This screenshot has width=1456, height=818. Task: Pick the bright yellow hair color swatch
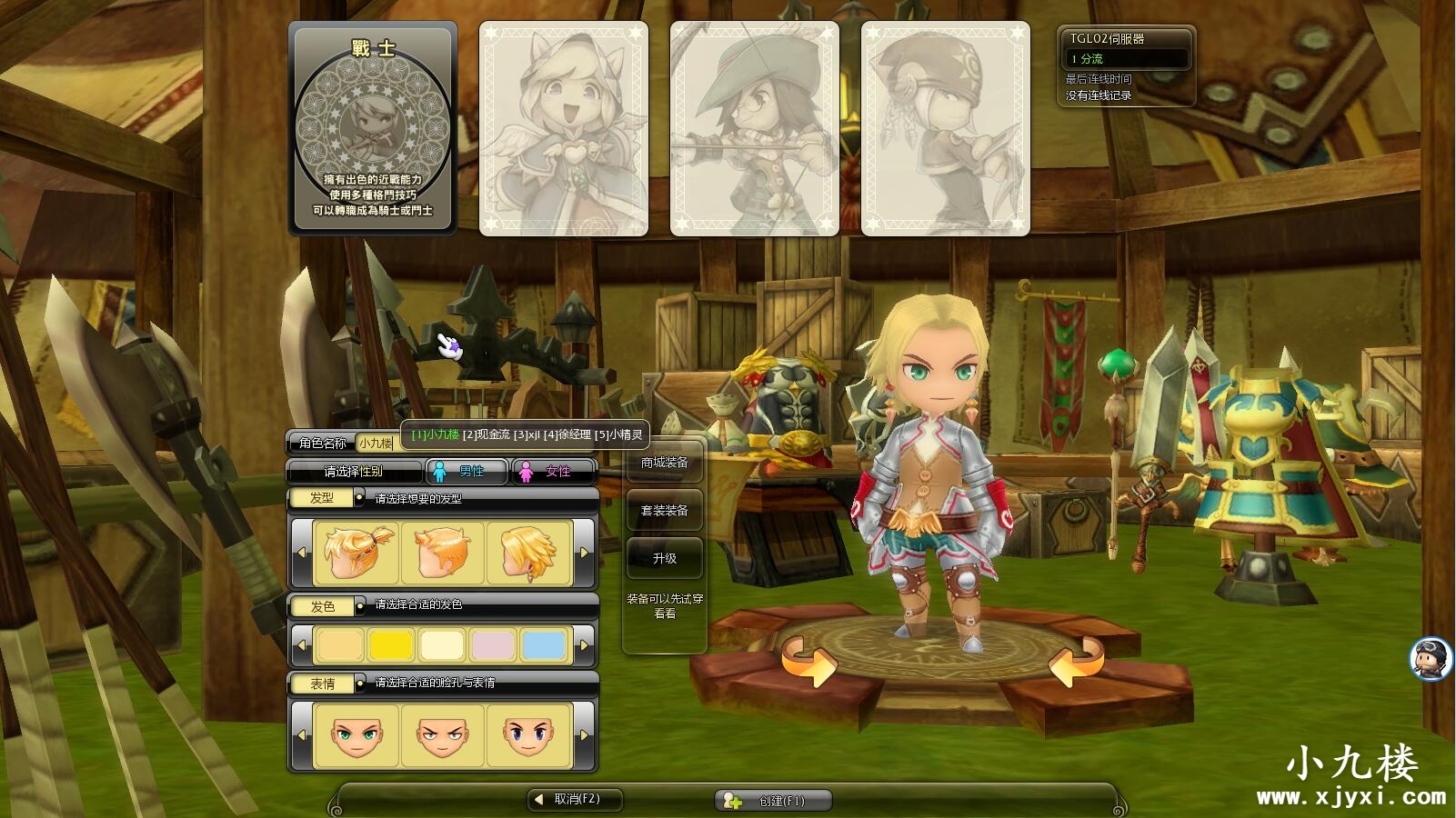point(391,645)
